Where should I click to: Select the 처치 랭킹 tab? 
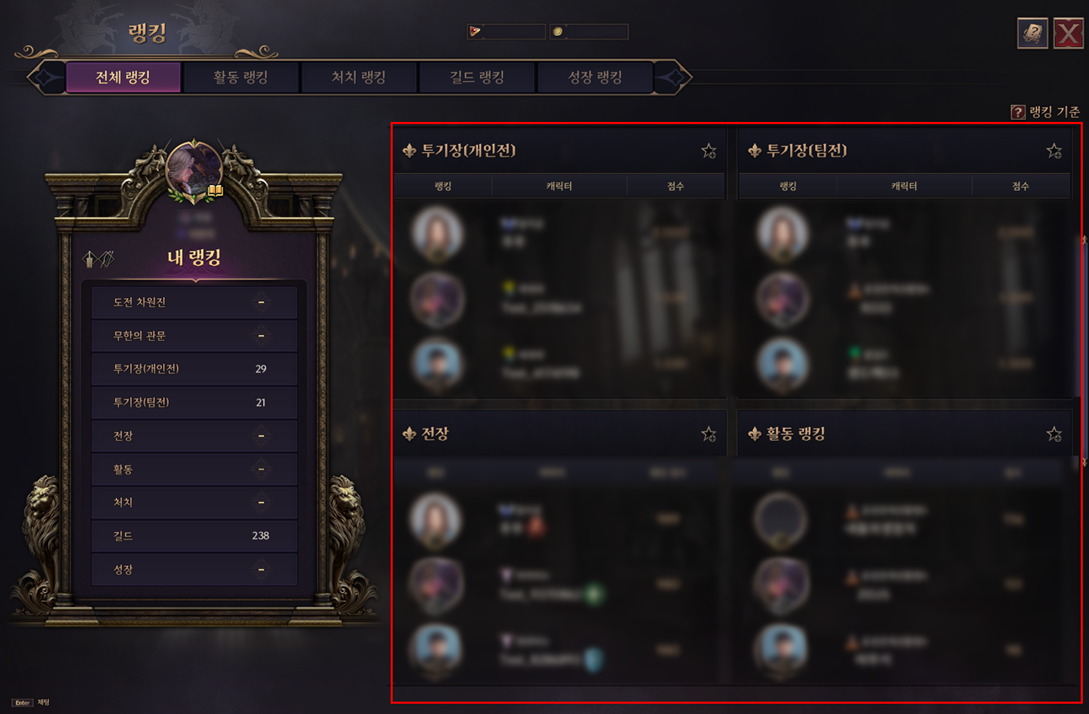pos(358,78)
